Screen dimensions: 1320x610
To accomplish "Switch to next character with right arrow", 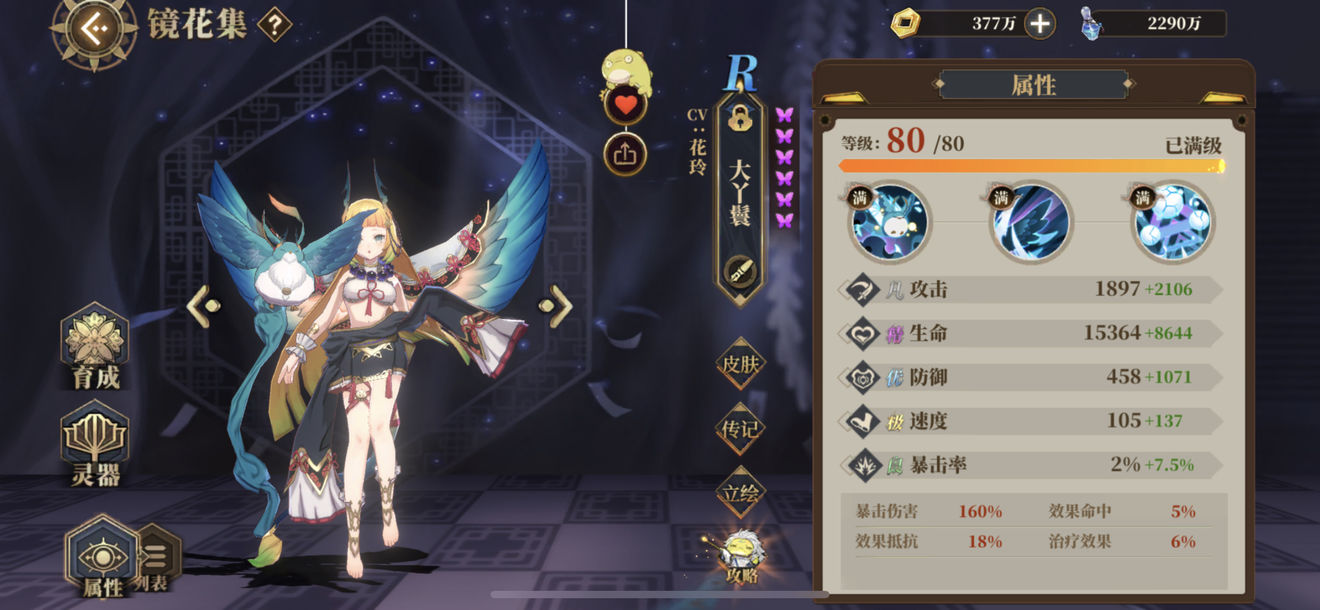I will point(557,306).
